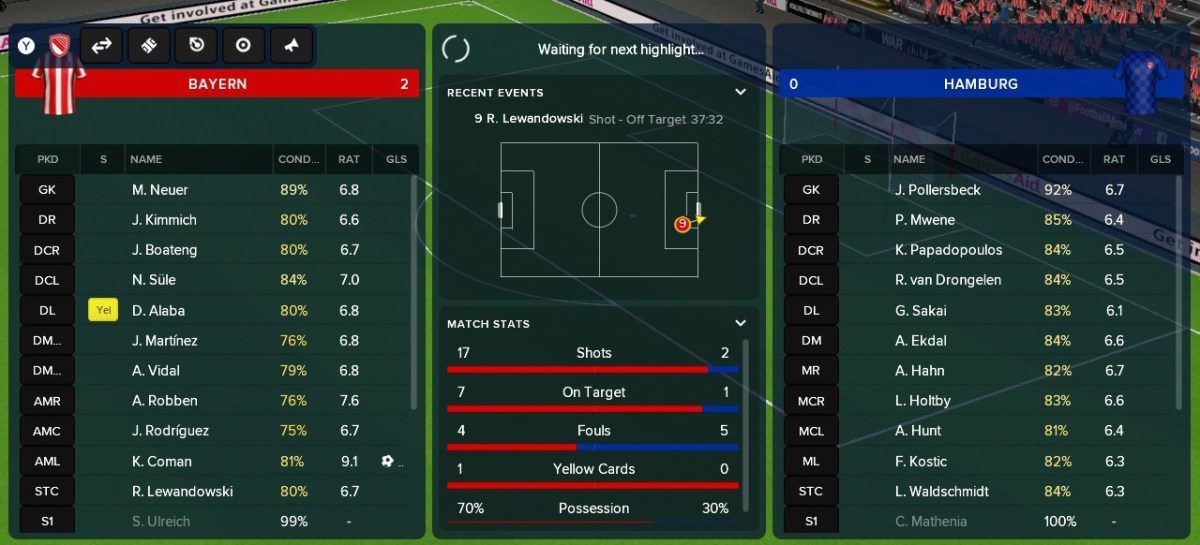Open D. Alaba's yellow card indicator
This screenshot has width=1200, height=545.
103,310
